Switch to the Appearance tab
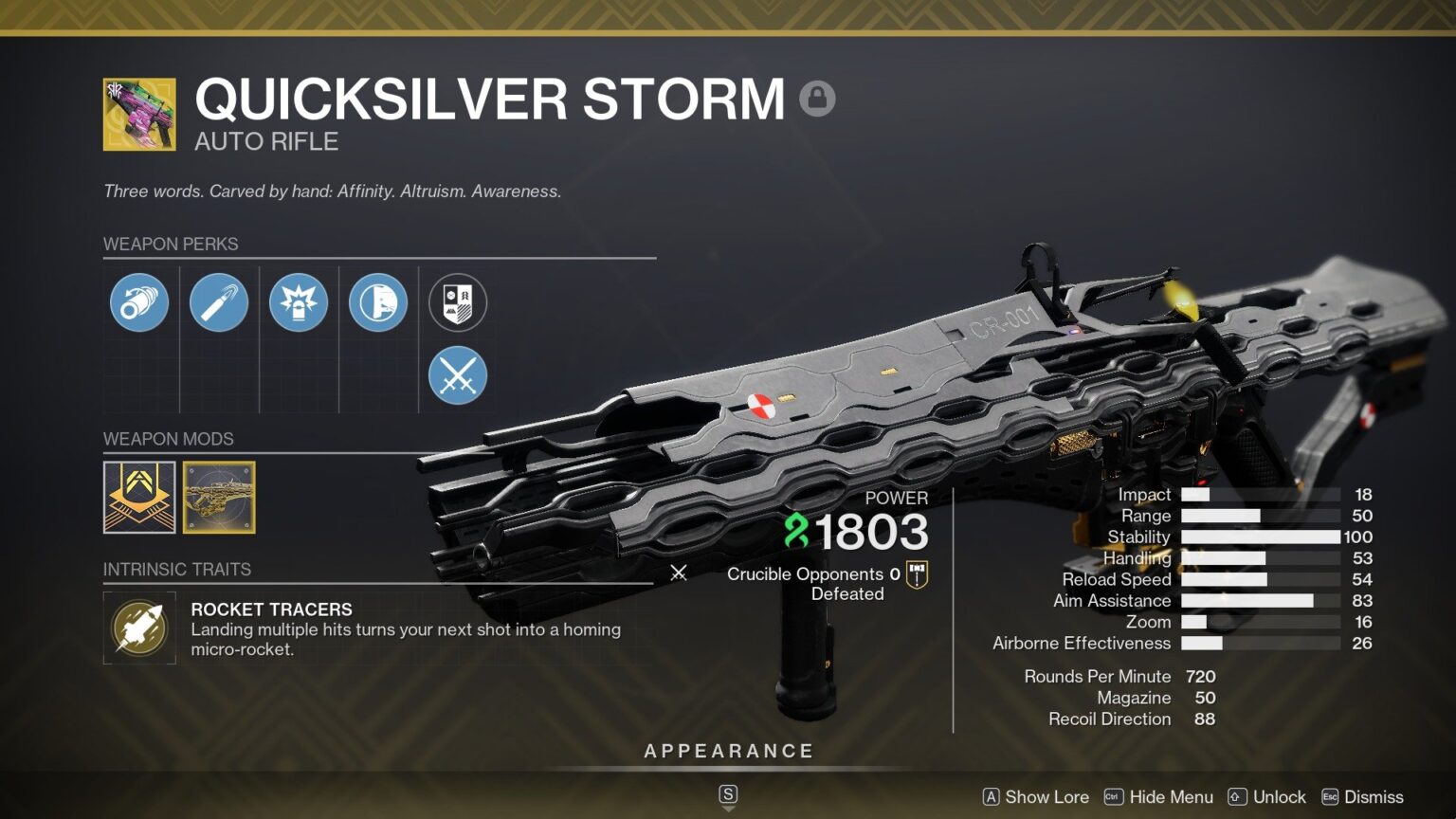The width and height of the screenshot is (1456, 819). pos(728,750)
